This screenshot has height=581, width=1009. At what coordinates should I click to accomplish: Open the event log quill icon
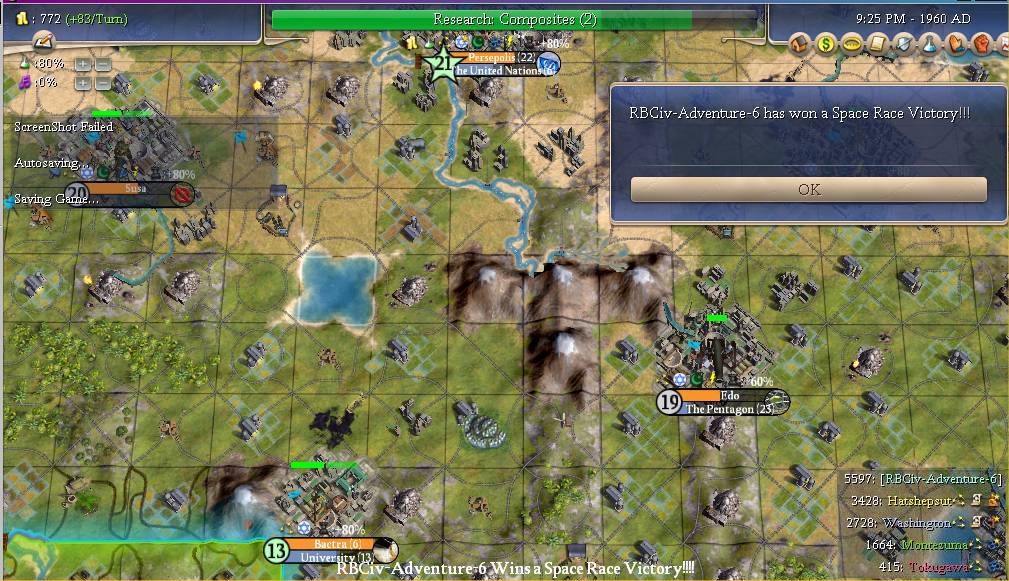43,42
